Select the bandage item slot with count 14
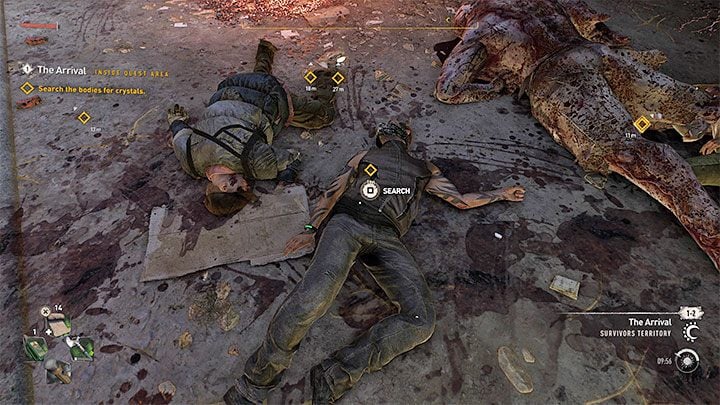The height and width of the screenshot is (405, 720). [x=58, y=327]
